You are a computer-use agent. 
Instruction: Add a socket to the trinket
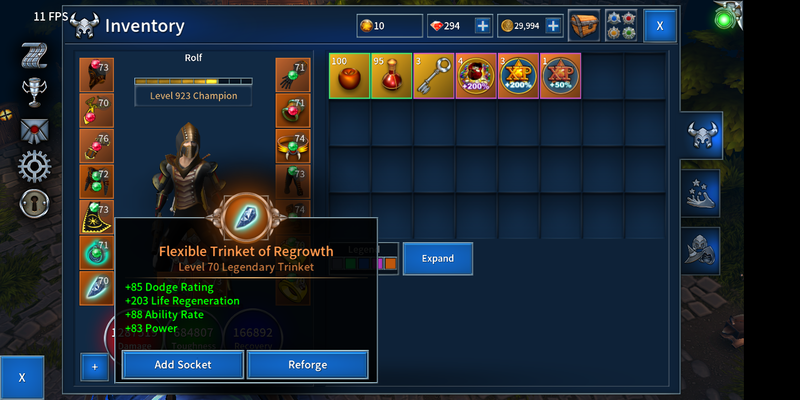182,365
